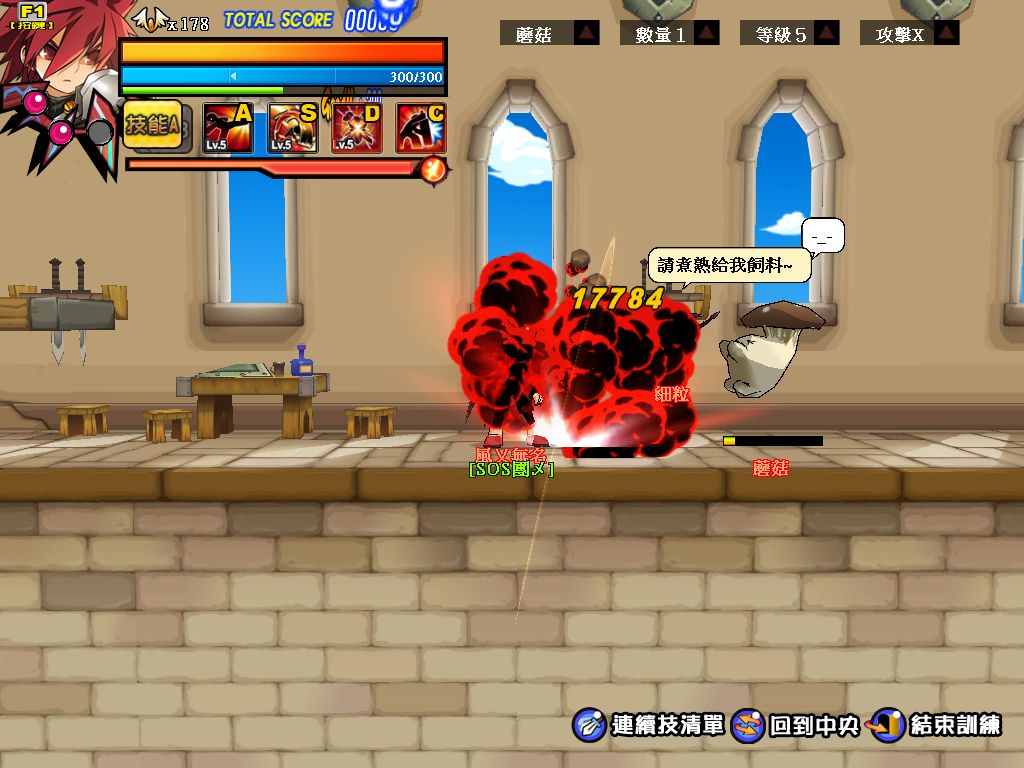Select 回到中央 to return to center
Viewport: 1024px width, 768px height.
click(797, 725)
